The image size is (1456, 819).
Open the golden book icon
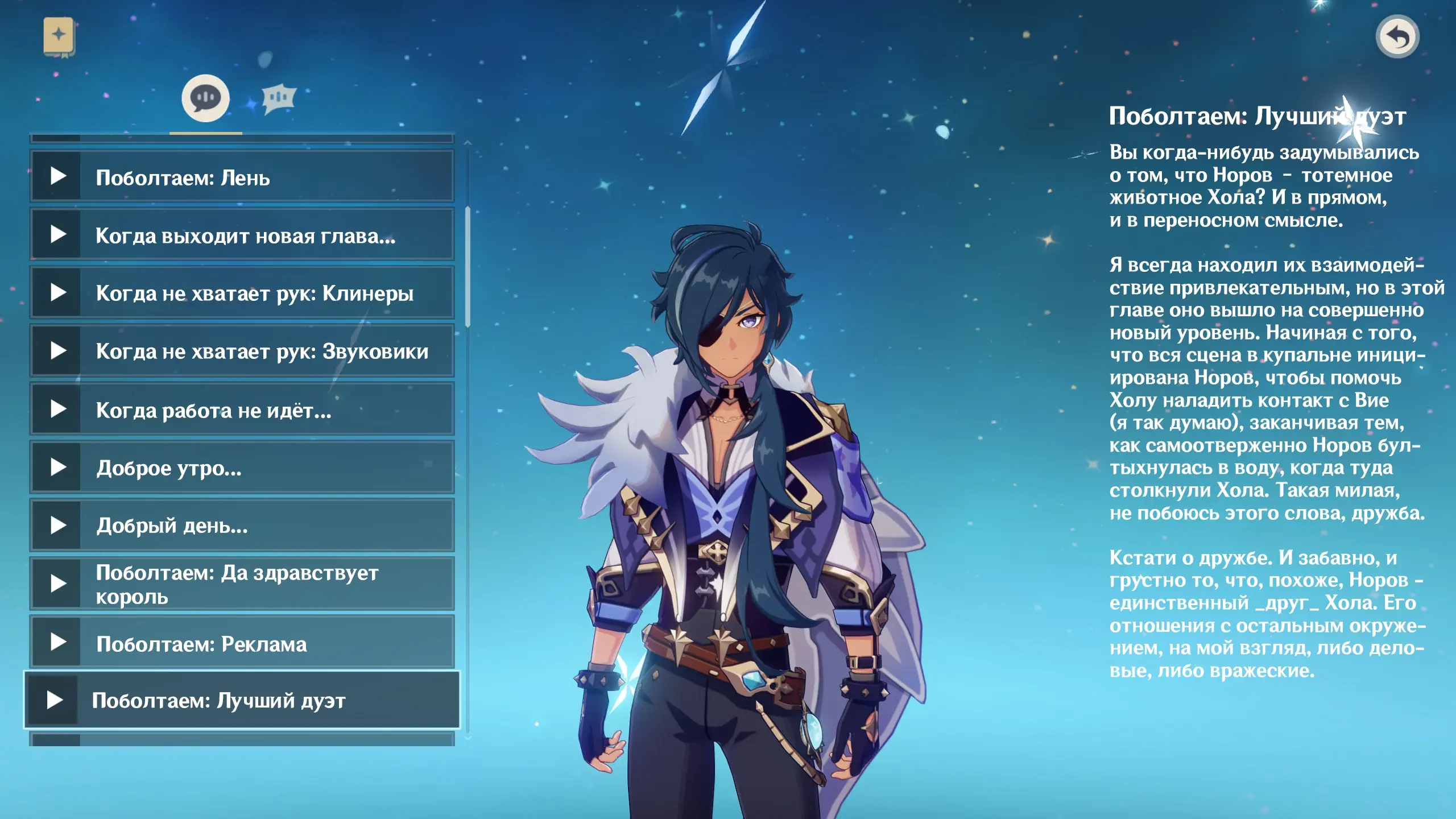click(x=59, y=36)
